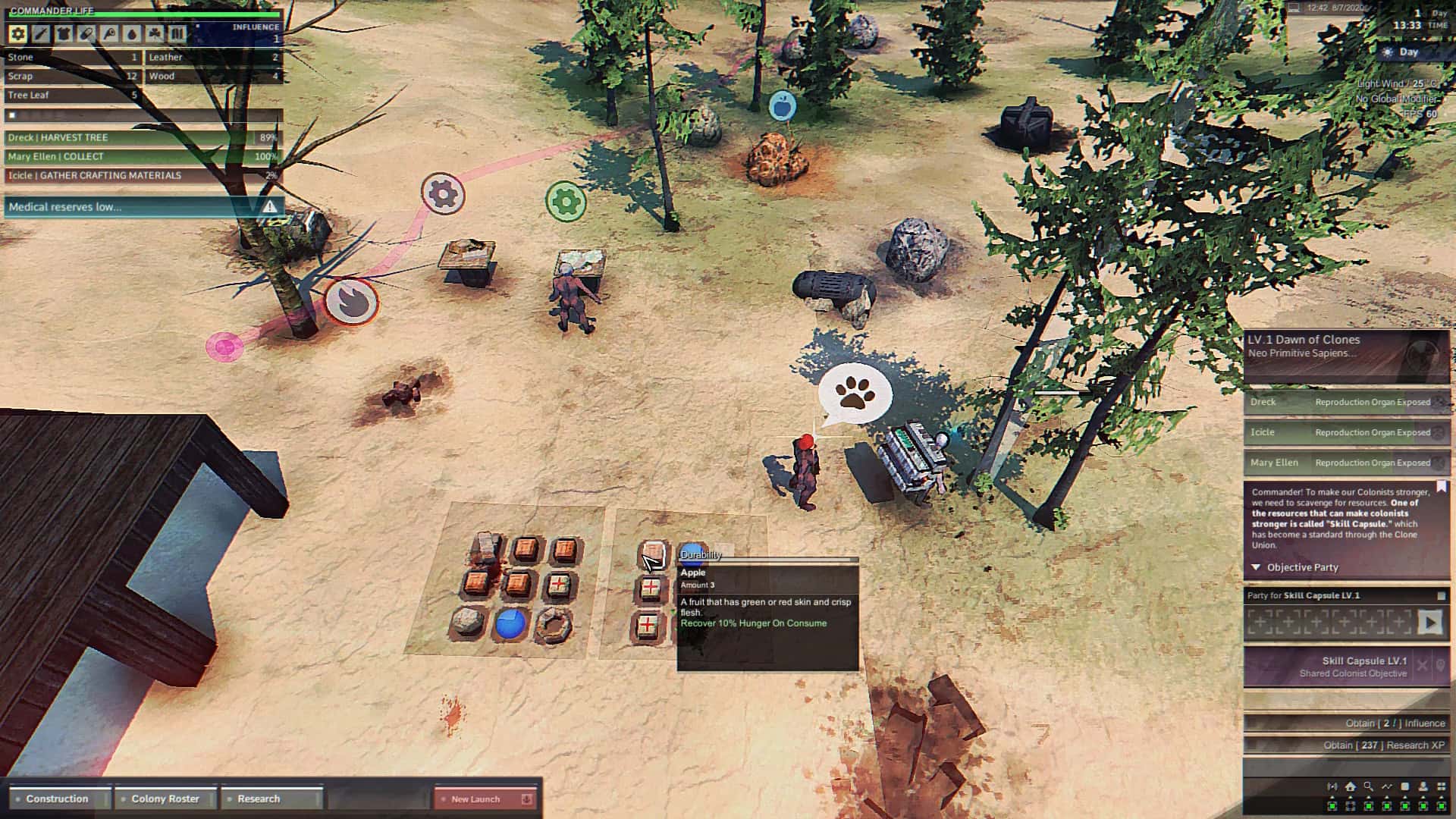The image size is (1456, 819).
Task: Open the medicine capsule tab in top toolbar
Action: [87, 33]
